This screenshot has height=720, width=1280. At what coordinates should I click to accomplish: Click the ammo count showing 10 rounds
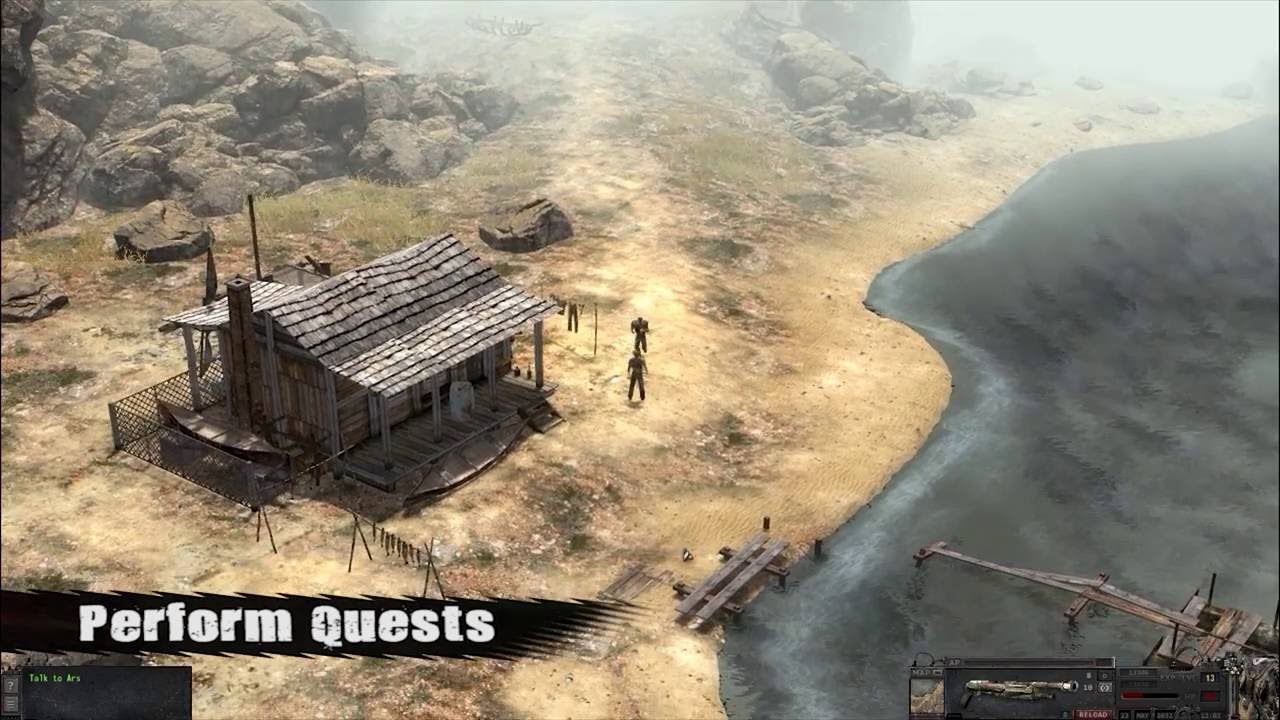pos(1088,687)
